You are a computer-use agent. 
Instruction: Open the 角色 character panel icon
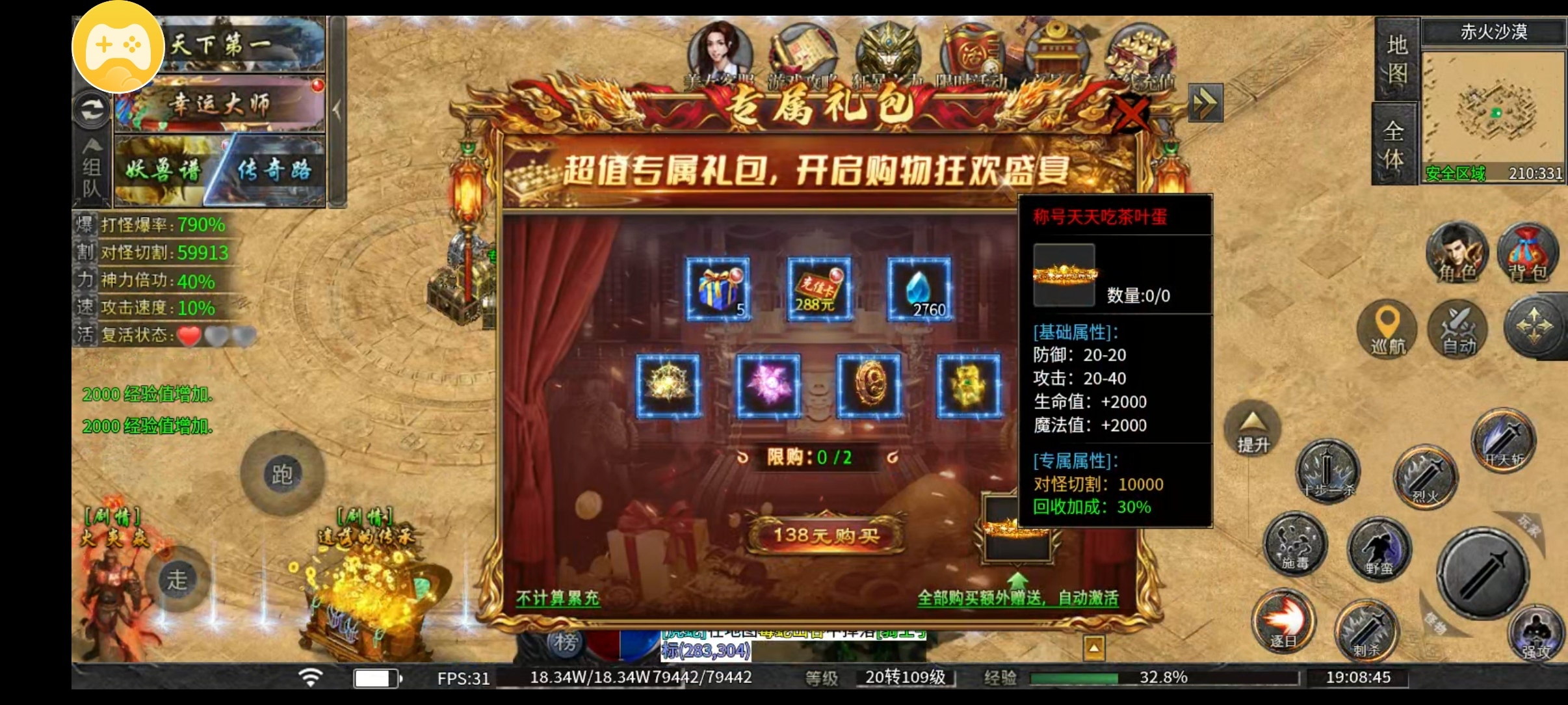pyautogui.click(x=1456, y=254)
